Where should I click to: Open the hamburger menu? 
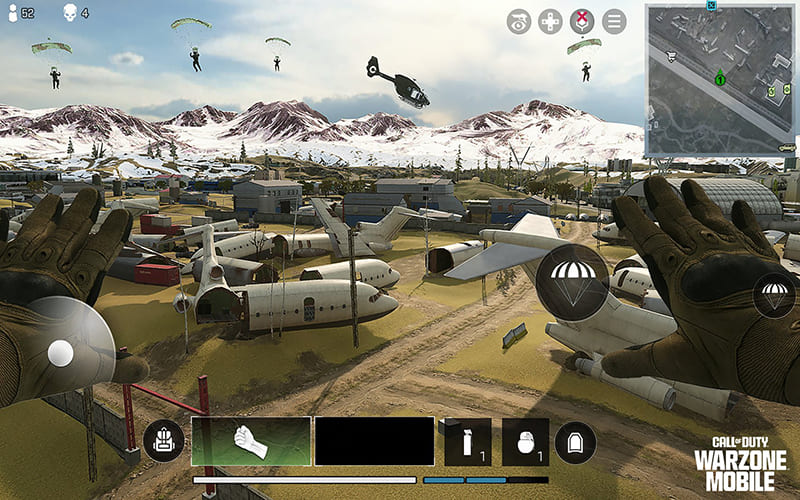[613, 21]
